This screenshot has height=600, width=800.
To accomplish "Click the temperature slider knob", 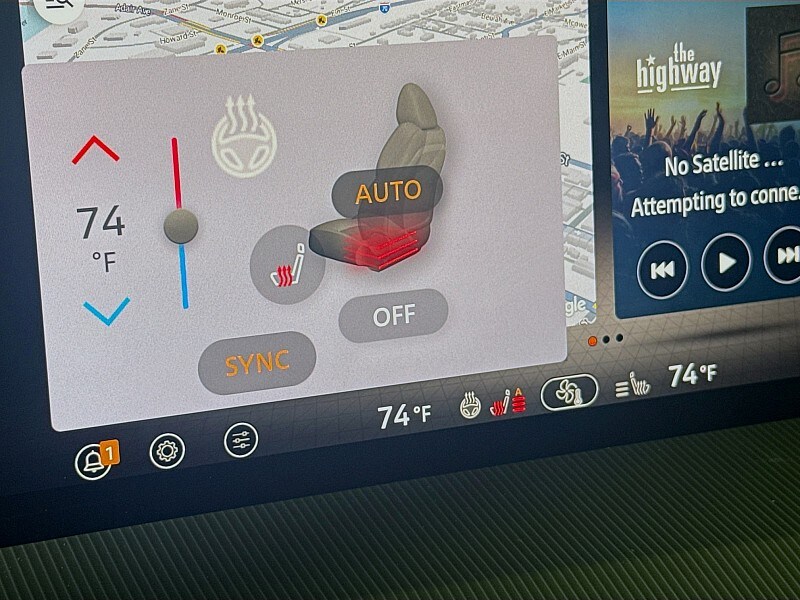I will [181, 226].
